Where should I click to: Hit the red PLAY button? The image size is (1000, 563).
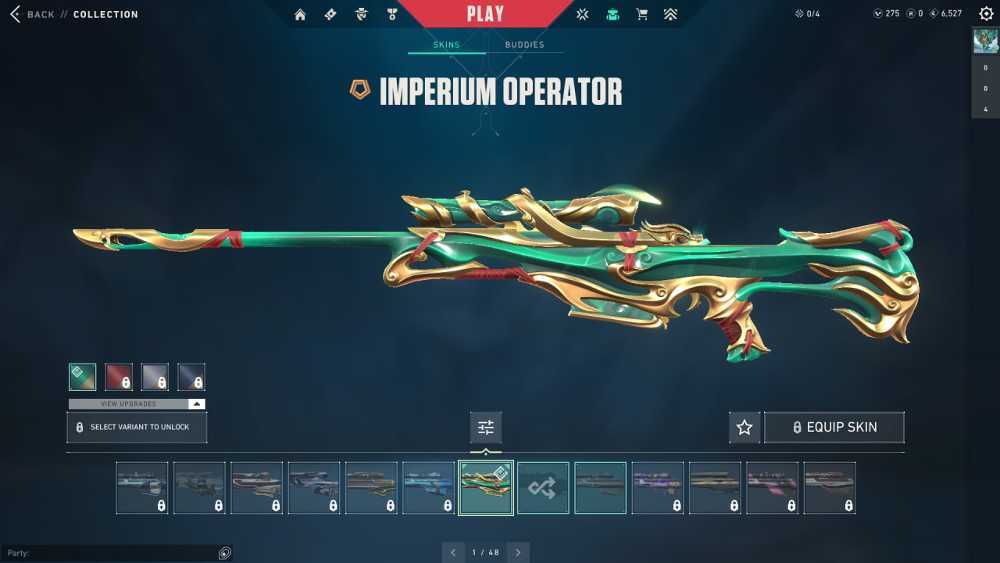[x=486, y=14]
